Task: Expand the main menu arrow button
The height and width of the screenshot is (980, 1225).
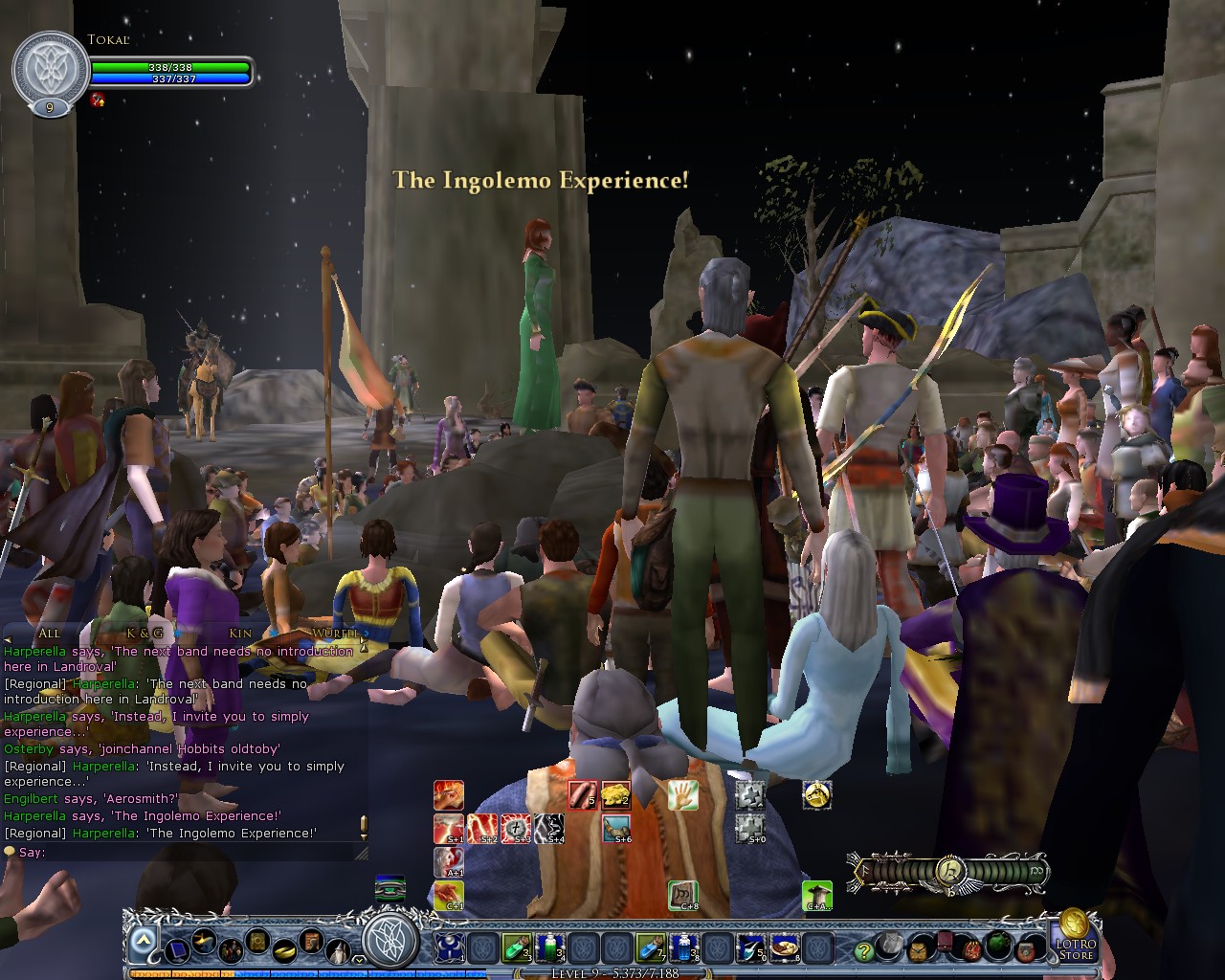Action: (x=143, y=941)
